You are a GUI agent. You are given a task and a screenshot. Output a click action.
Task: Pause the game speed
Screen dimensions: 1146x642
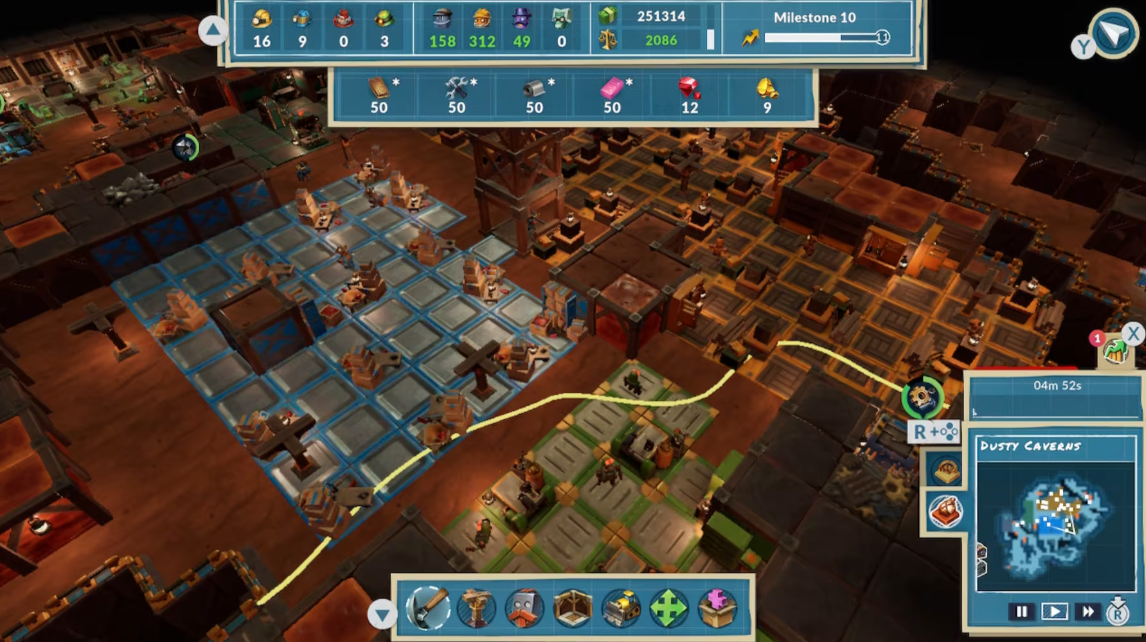tap(1021, 611)
